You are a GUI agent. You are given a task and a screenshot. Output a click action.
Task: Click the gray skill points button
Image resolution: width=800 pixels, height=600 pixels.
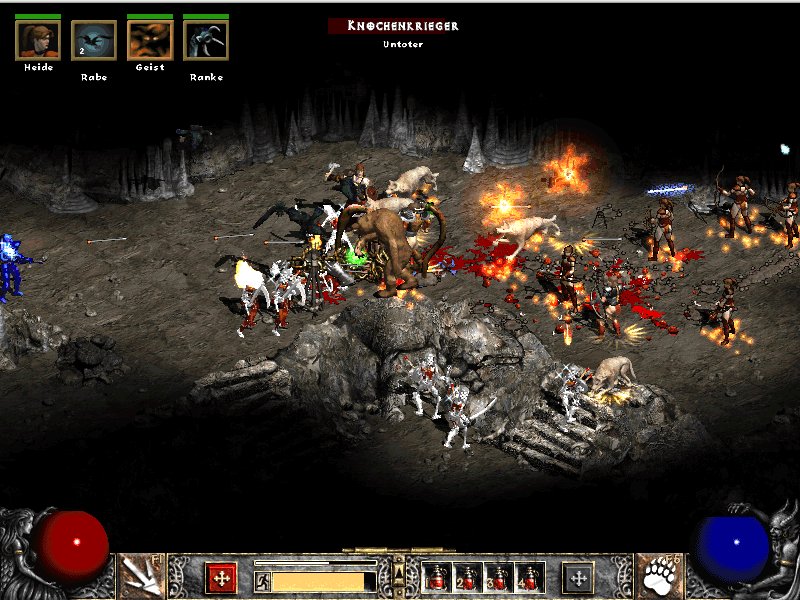coord(578,577)
